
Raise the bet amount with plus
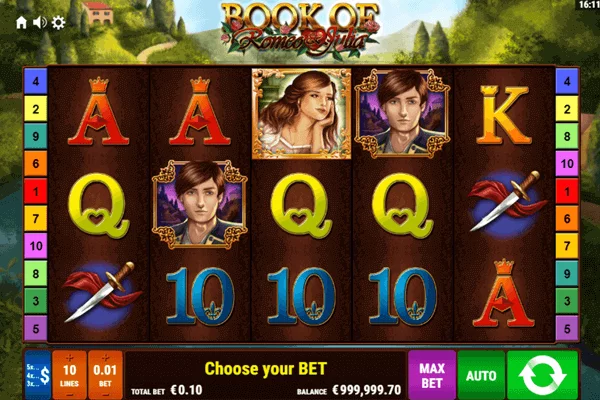click(105, 359)
